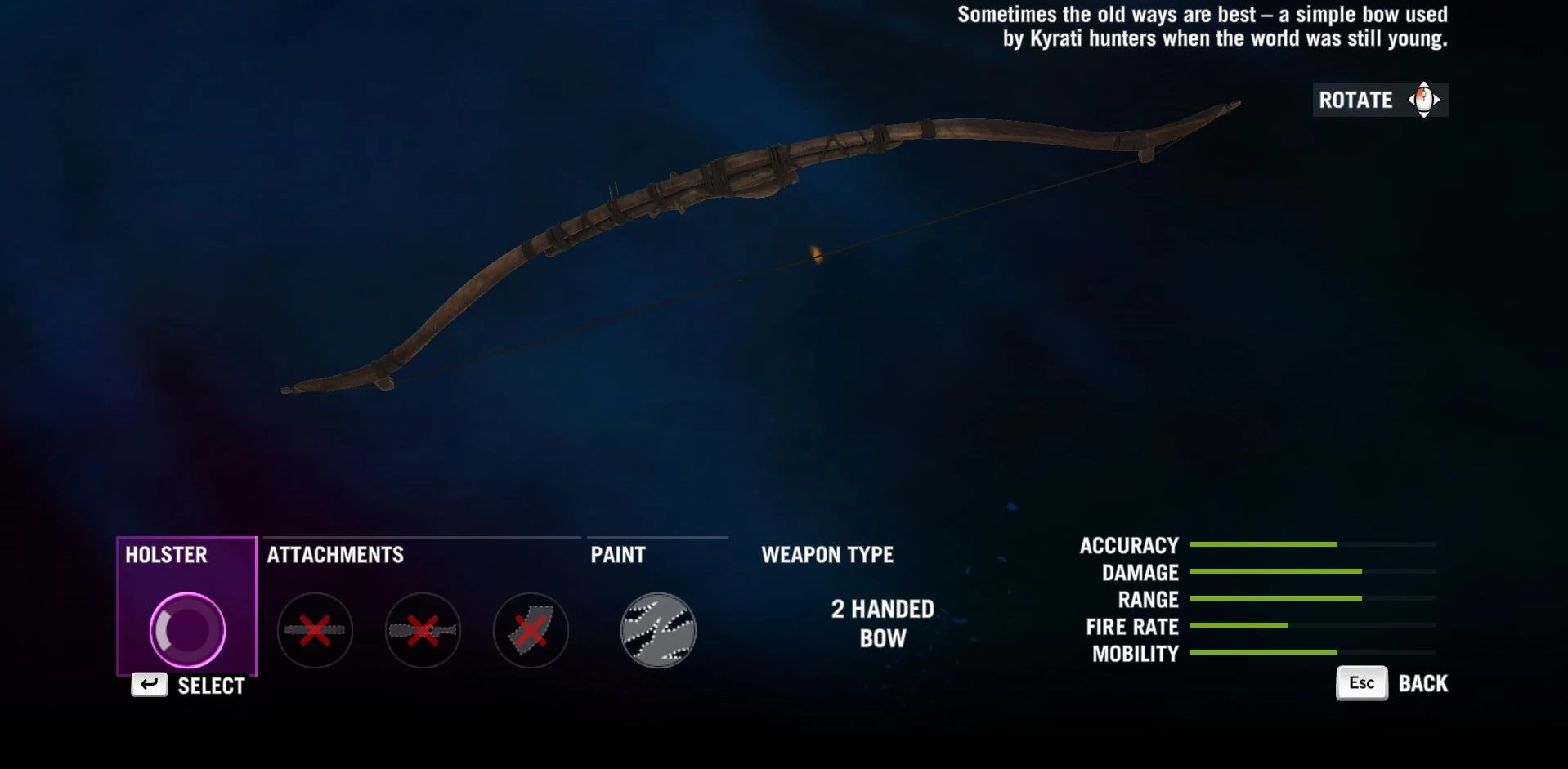This screenshot has width=1568, height=769.
Task: Expand the PAINT section header
Action: point(618,555)
